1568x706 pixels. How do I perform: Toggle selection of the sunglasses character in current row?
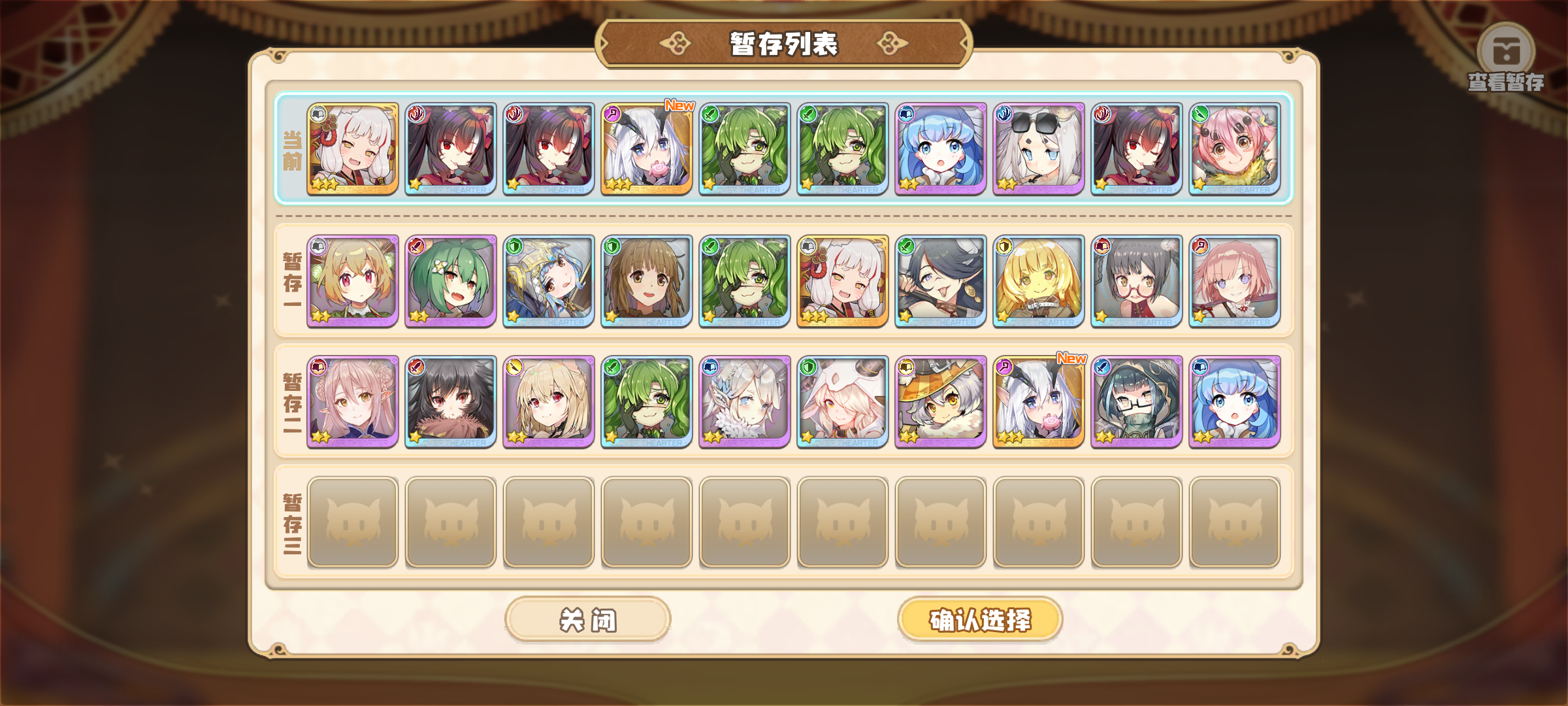point(1039,150)
